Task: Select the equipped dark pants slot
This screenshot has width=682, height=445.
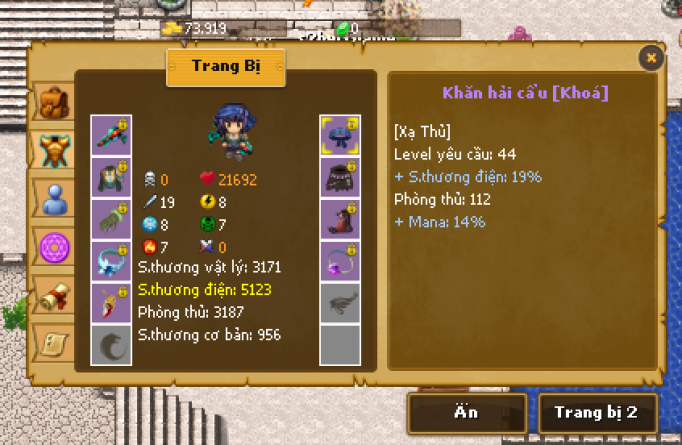Action: (x=340, y=177)
